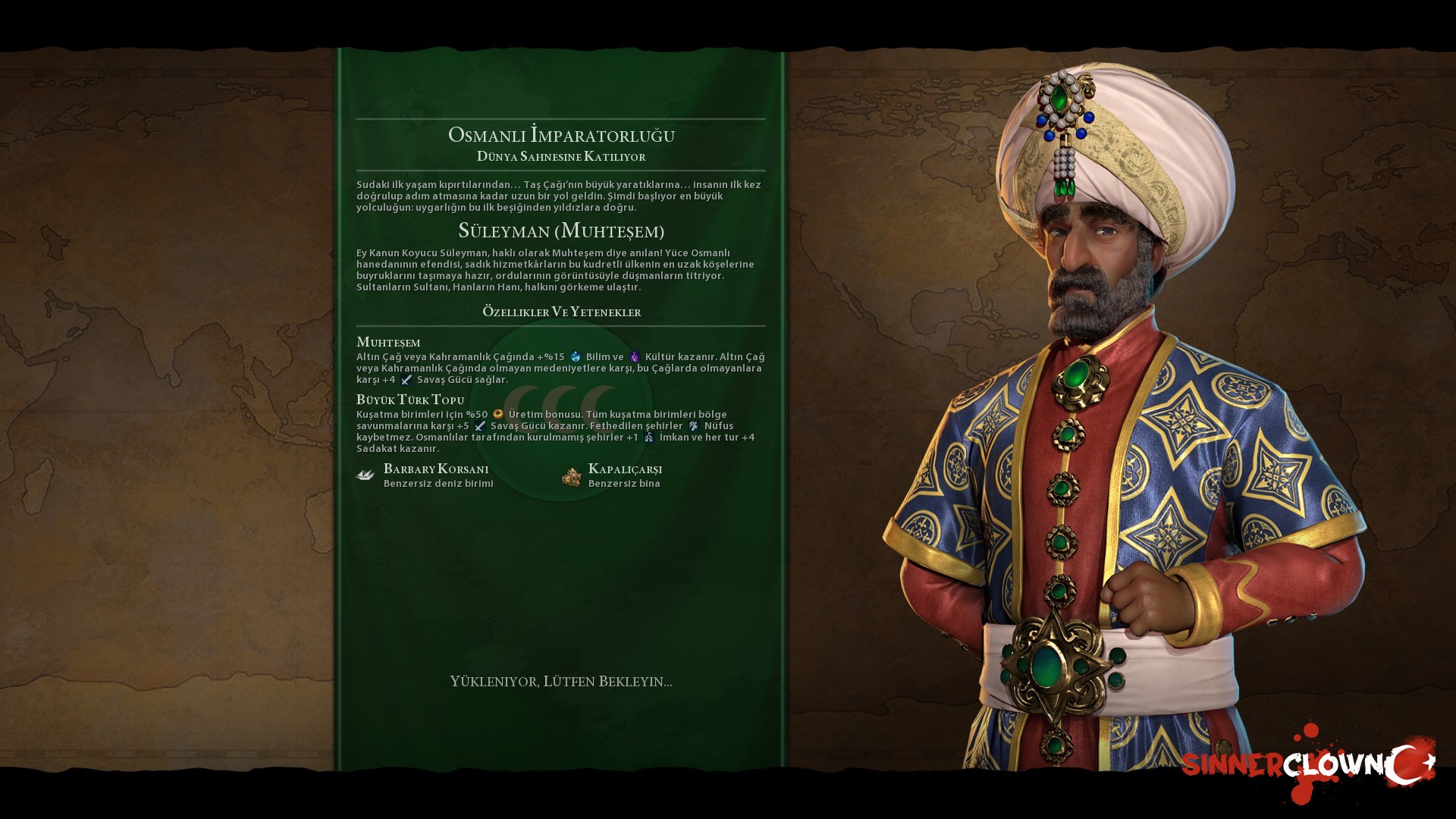
Task: Select the Barbary Korsanı unique unit entry
Action: pyautogui.click(x=435, y=475)
